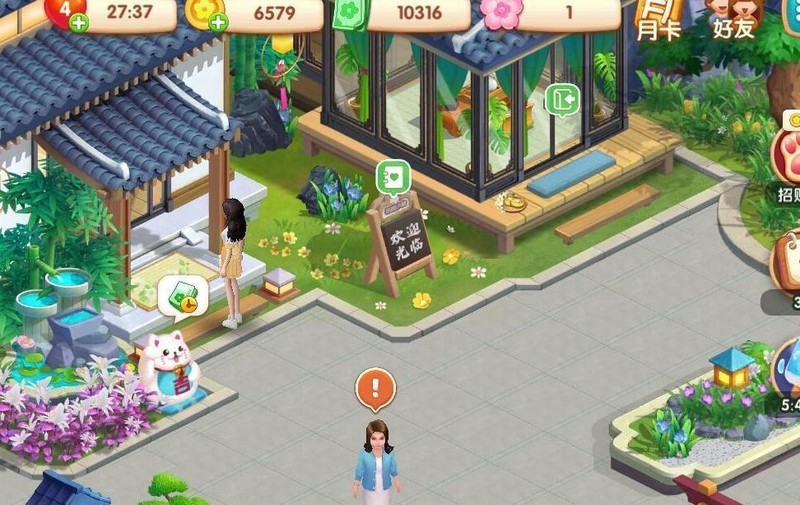800x505 pixels.
Task: Open the green notebook bubble above the signboard
Action: coord(393,178)
